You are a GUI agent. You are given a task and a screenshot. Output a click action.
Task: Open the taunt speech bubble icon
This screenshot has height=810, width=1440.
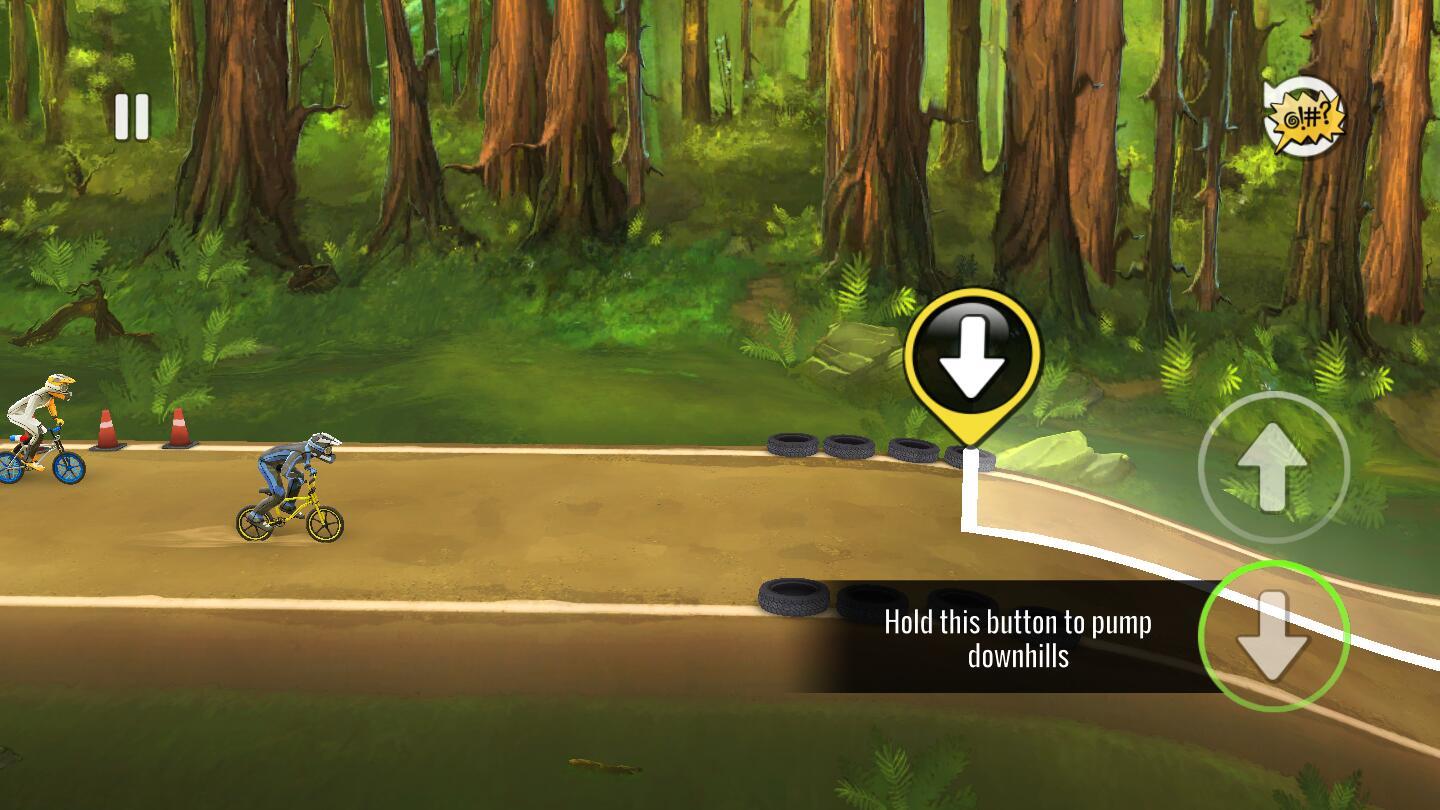[x=1304, y=118]
